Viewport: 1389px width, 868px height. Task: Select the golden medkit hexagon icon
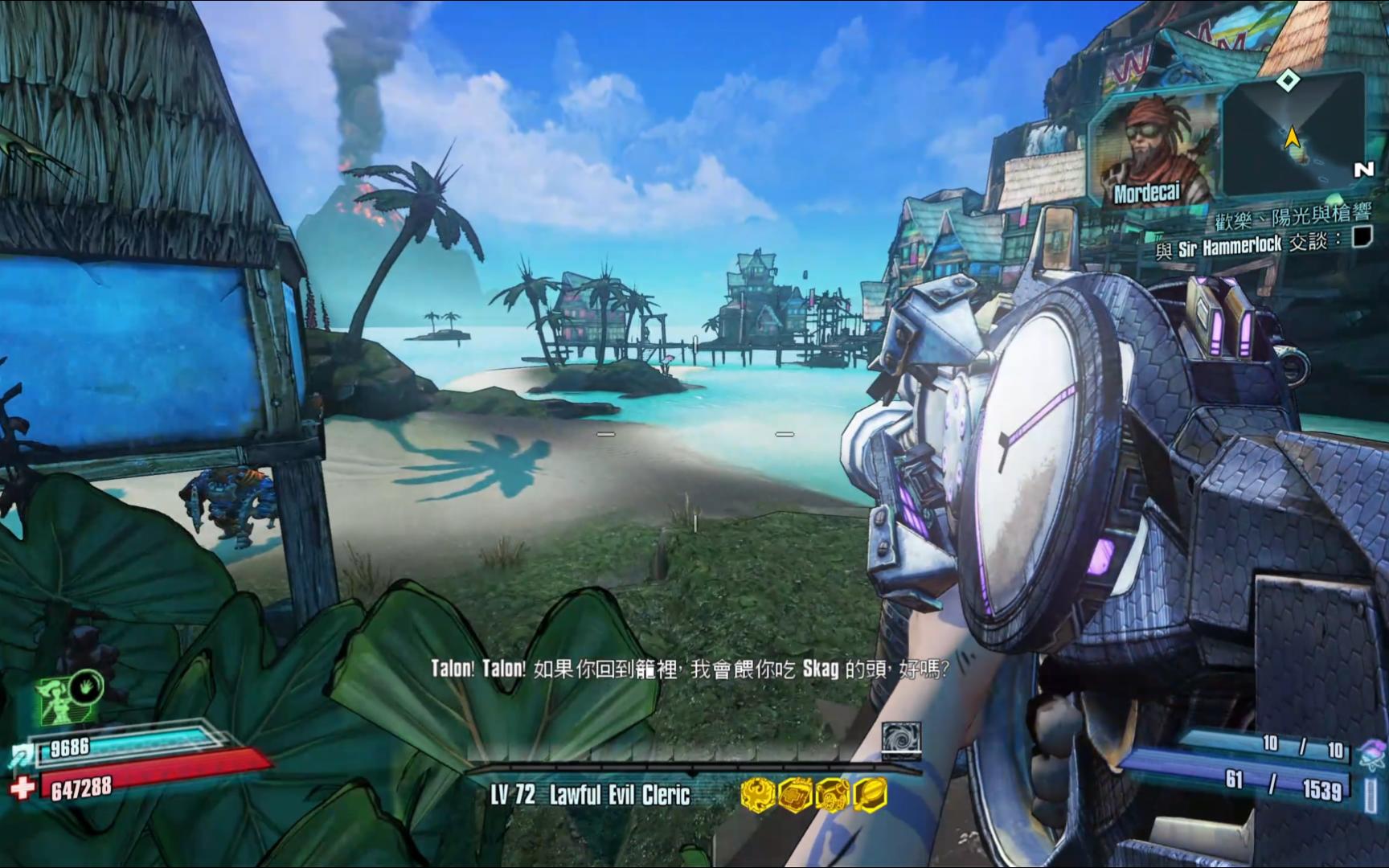[x=793, y=794]
